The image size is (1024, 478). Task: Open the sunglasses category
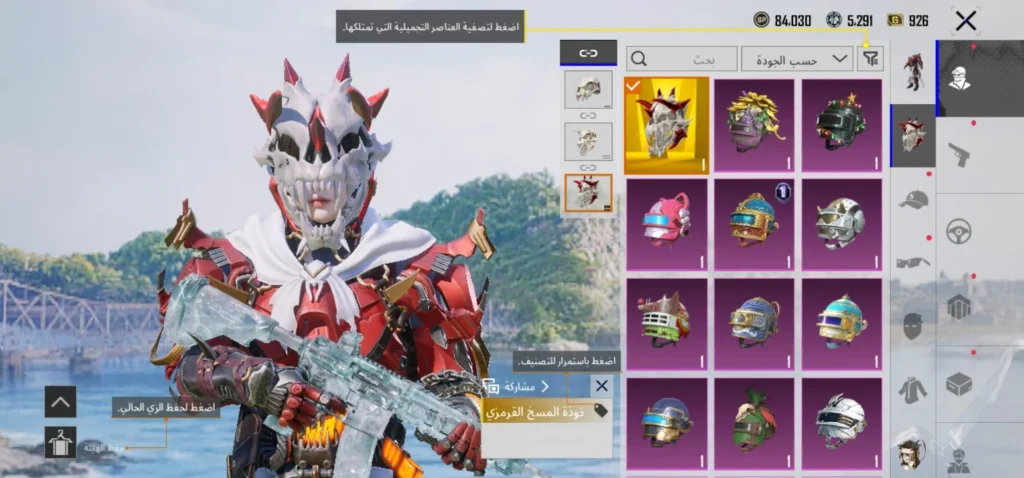pos(913,262)
